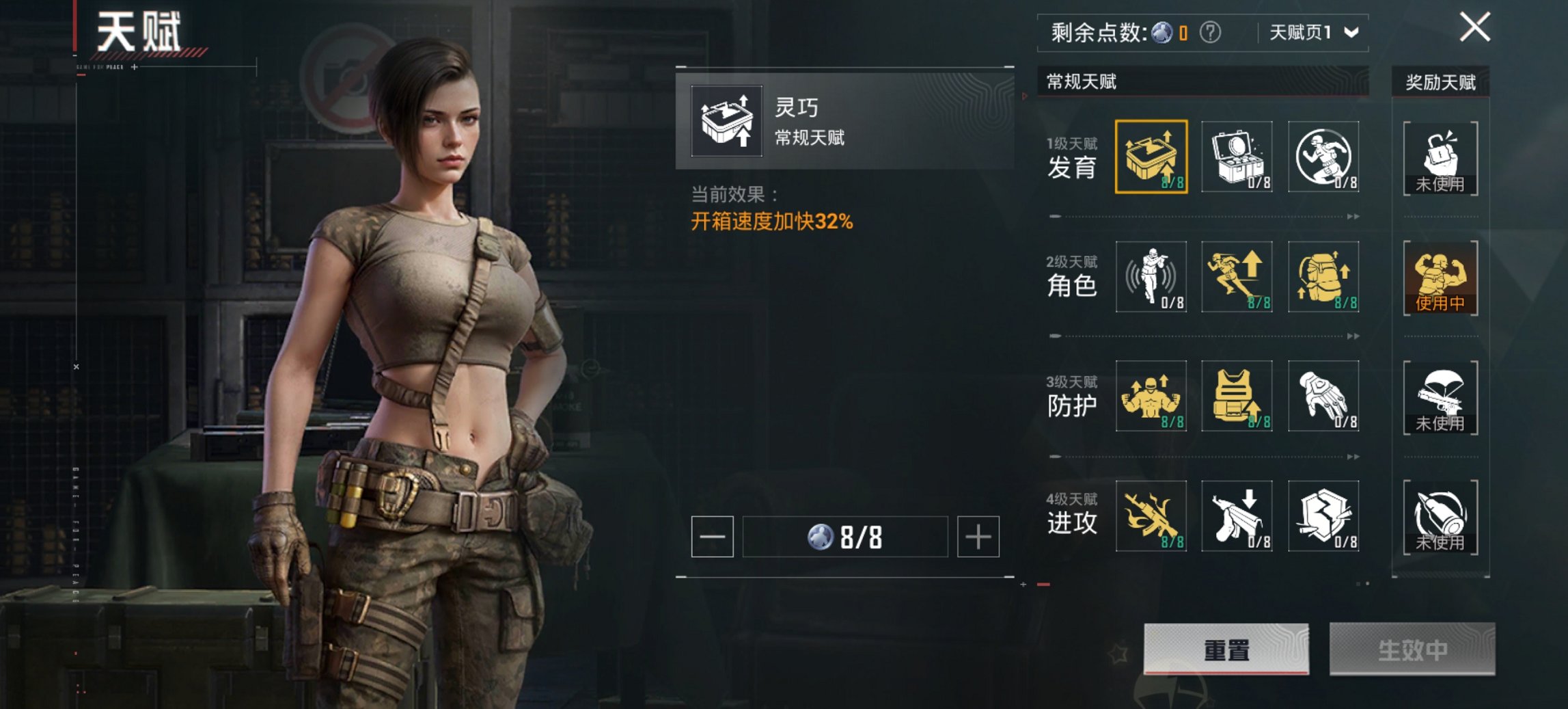Select the flexing strongman reward talent 使用中

[x=1440, y=278]
